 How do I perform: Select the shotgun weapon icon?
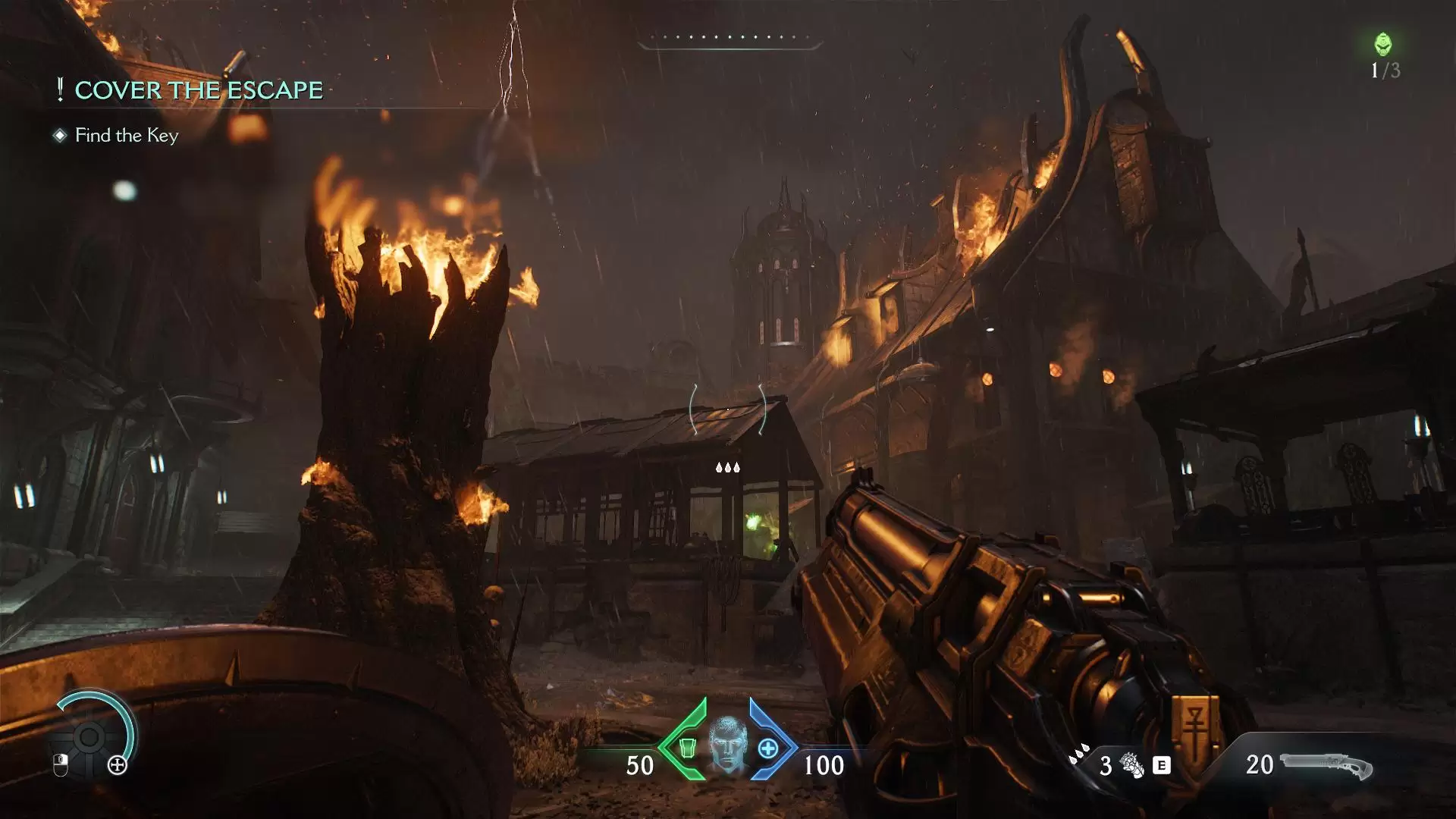(1326, 765)
